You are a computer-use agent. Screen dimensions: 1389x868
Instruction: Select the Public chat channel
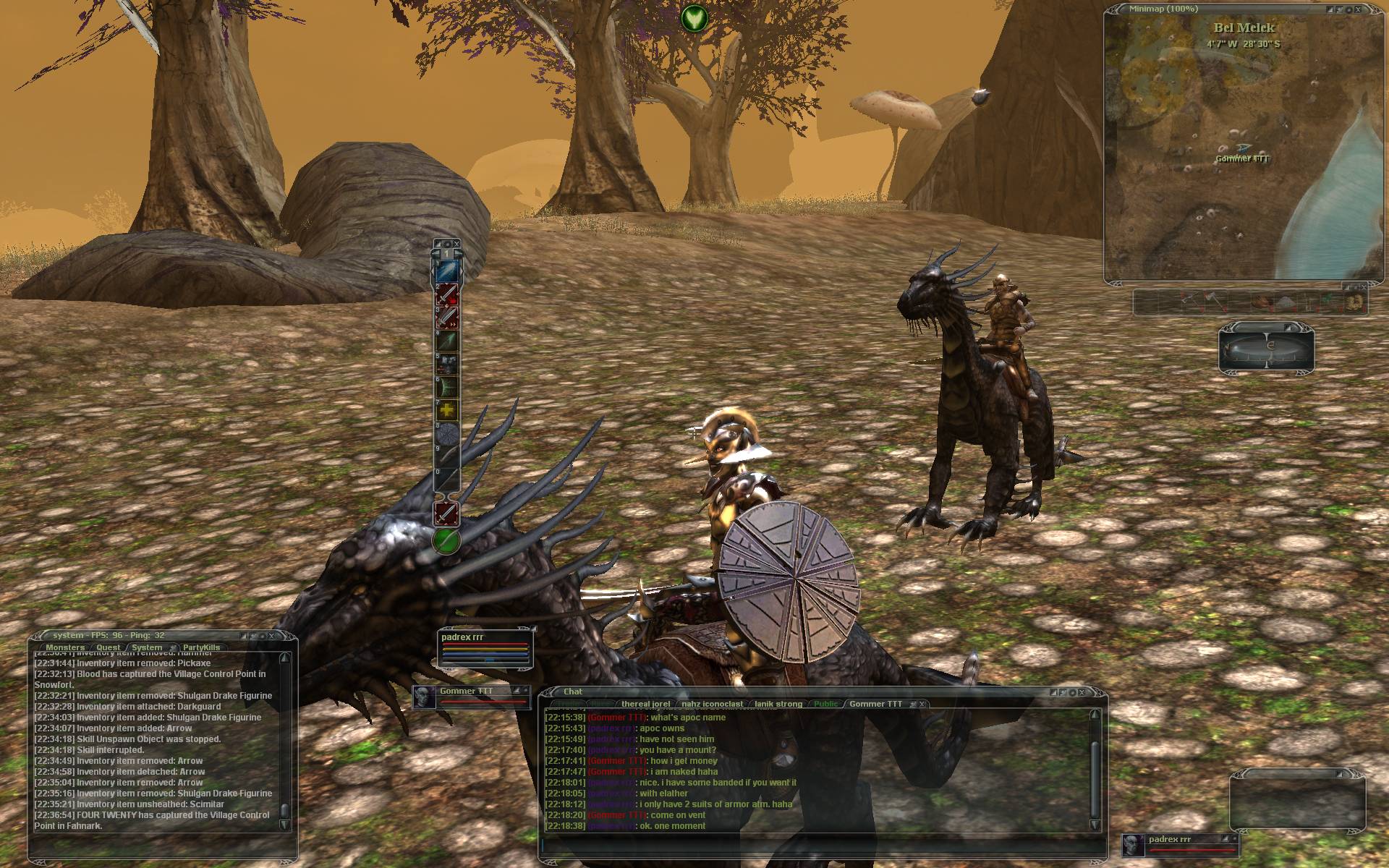coord(825,703)
